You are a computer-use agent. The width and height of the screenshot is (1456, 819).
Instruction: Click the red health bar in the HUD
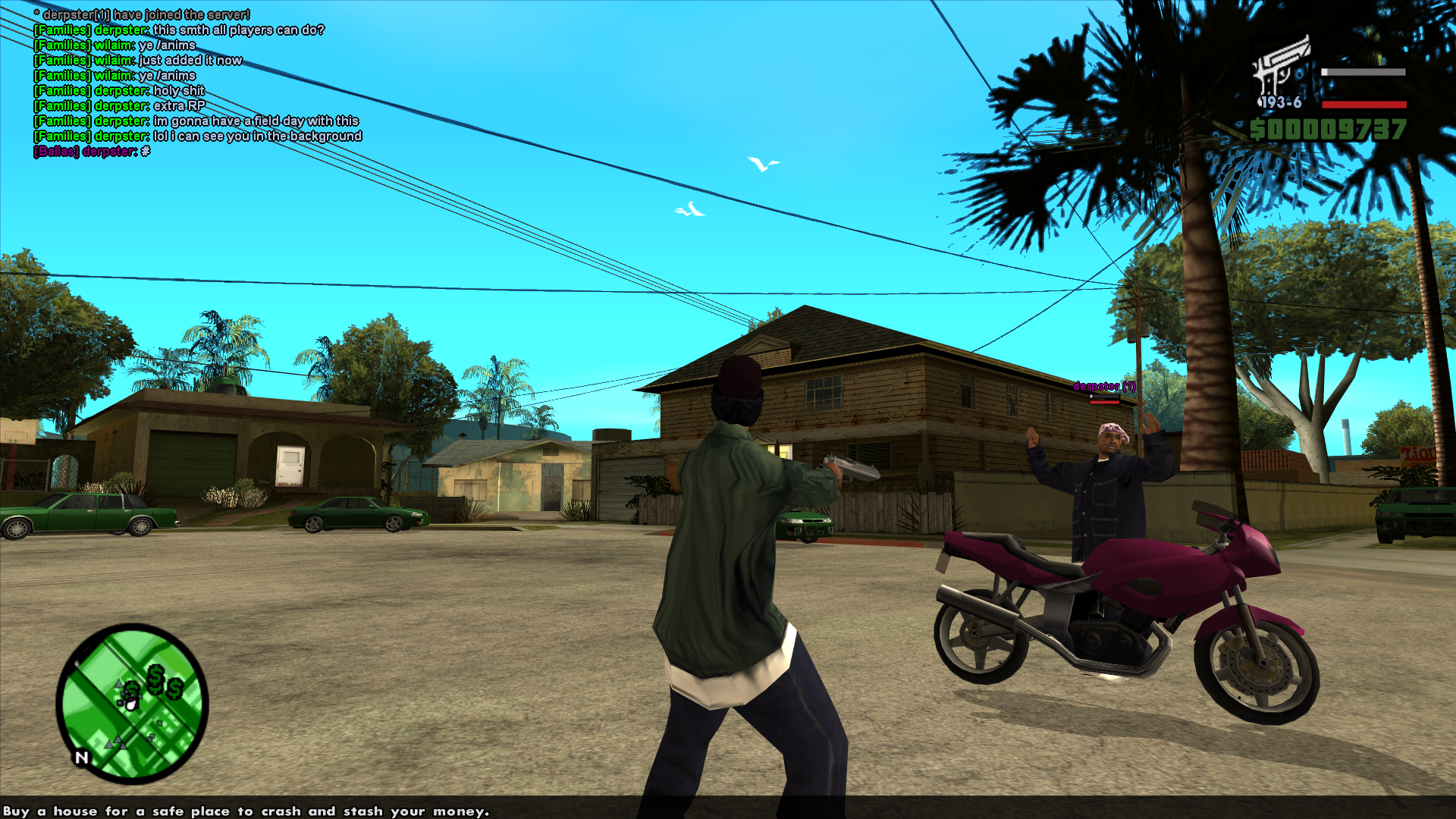pyautogui.click(x=1363, y=105)
